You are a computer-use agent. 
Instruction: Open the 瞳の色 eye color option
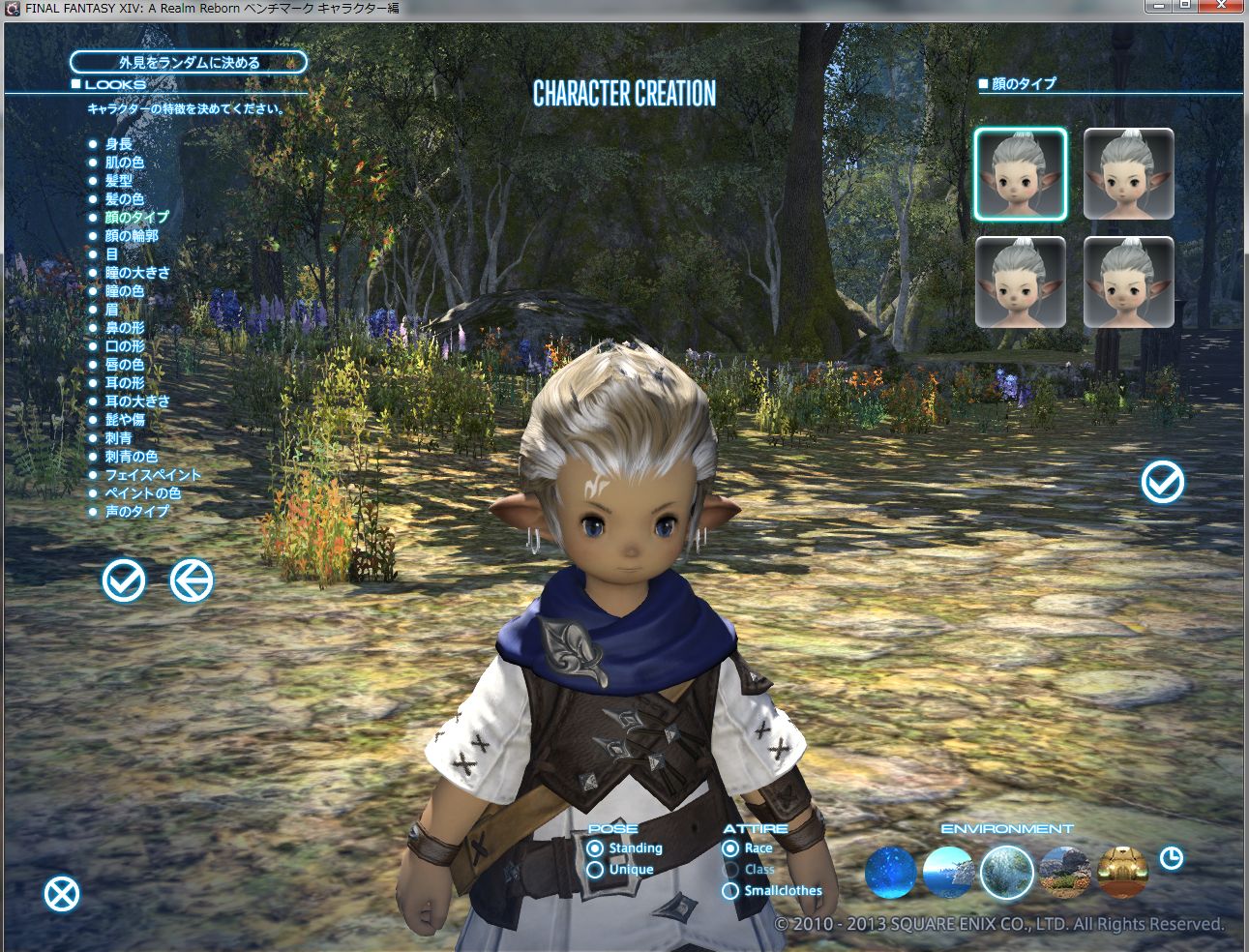point(125,291)
